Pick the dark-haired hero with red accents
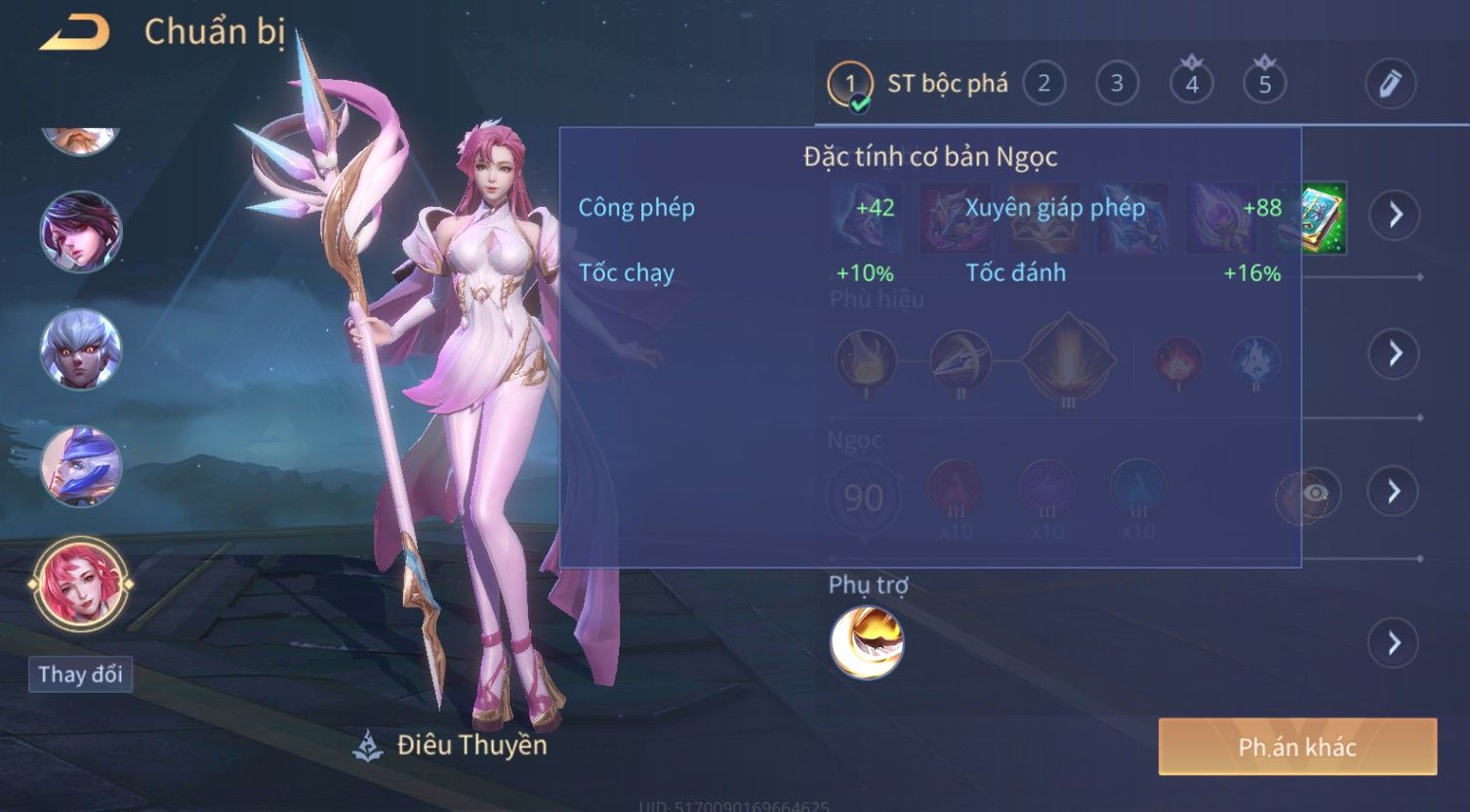 [x=80, y=232]
